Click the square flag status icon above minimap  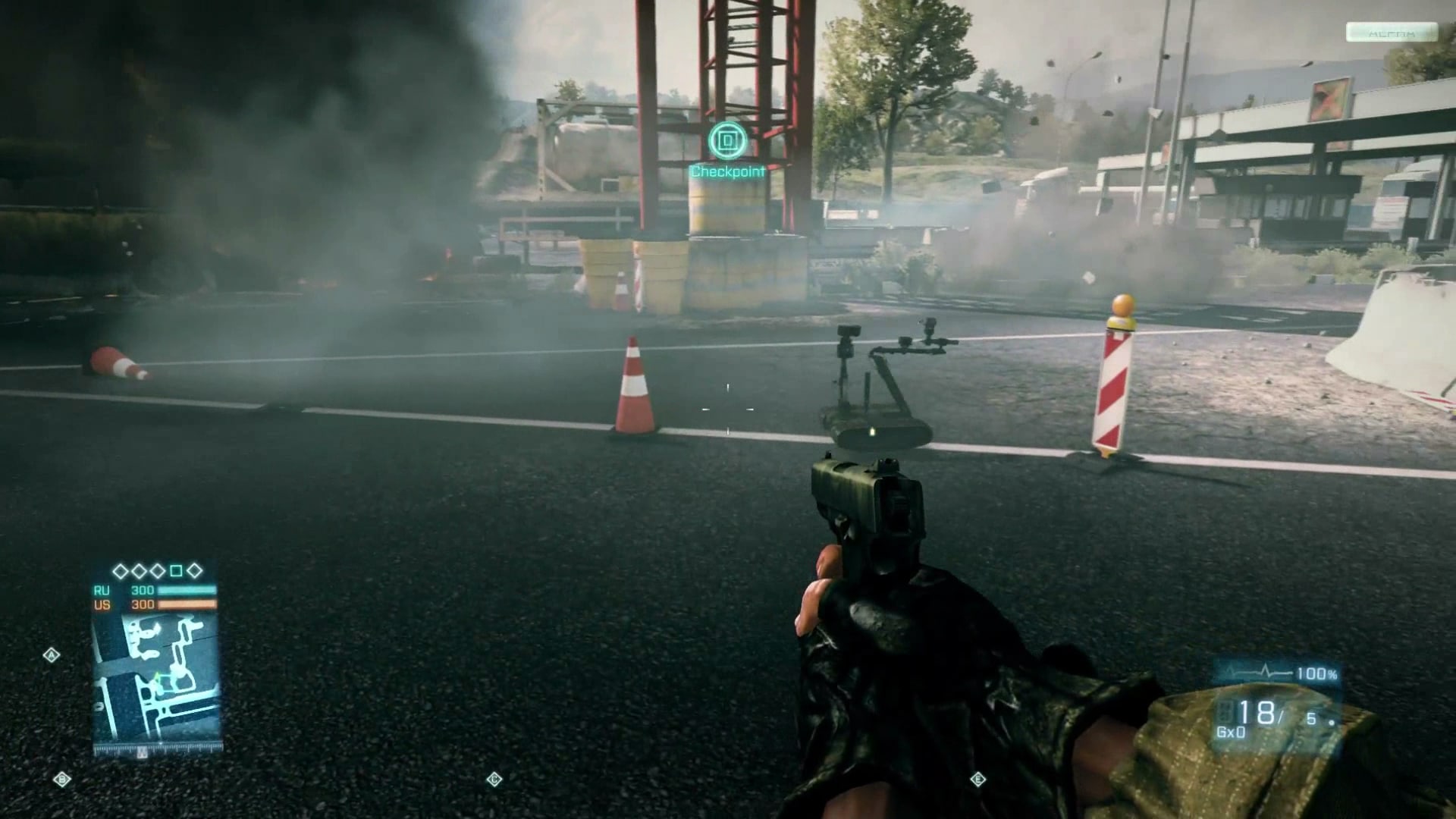pos(176,570)
